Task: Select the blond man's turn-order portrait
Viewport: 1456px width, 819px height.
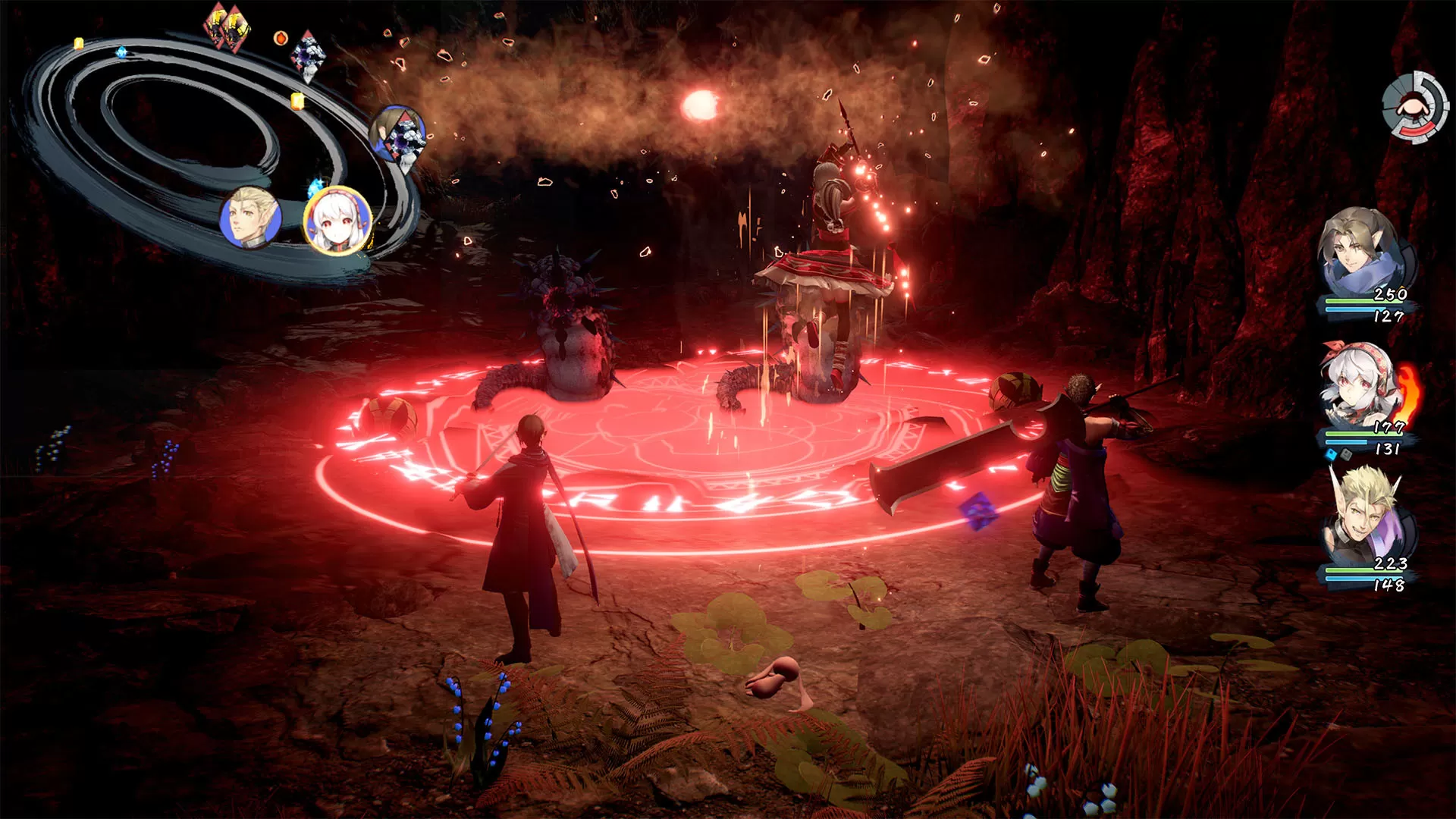Action: 250,218
